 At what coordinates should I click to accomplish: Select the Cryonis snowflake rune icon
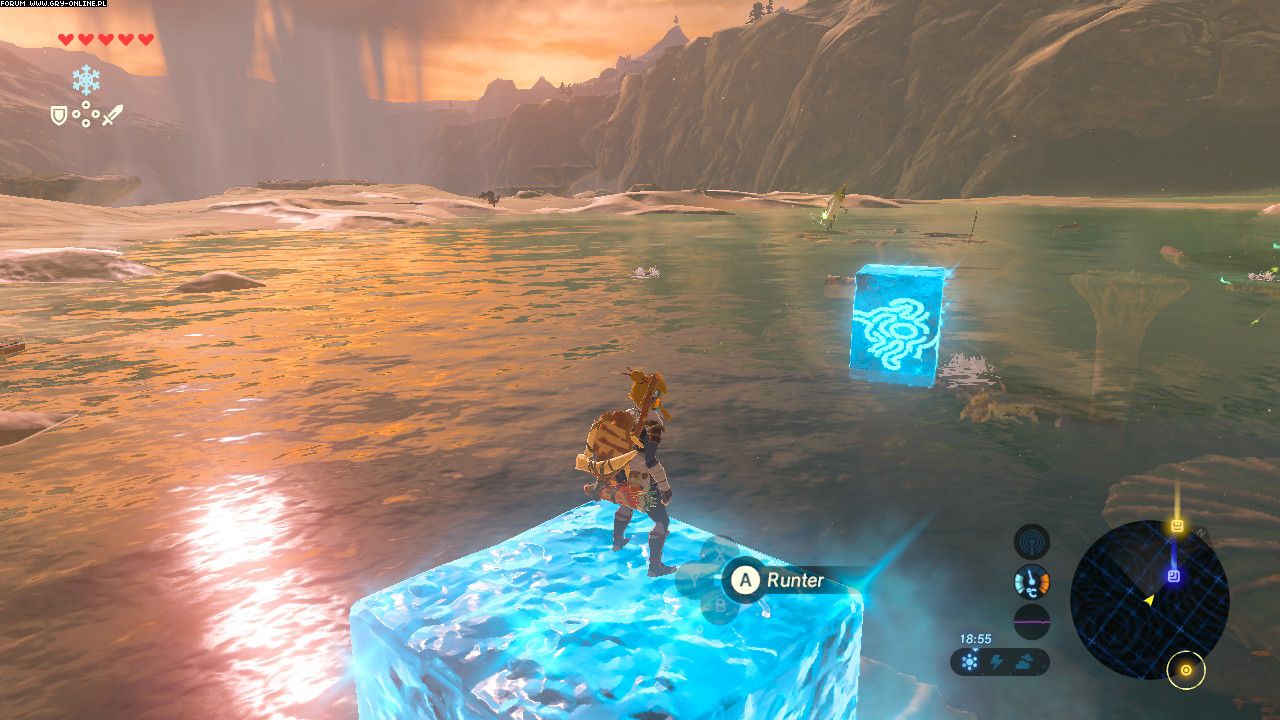86,79
